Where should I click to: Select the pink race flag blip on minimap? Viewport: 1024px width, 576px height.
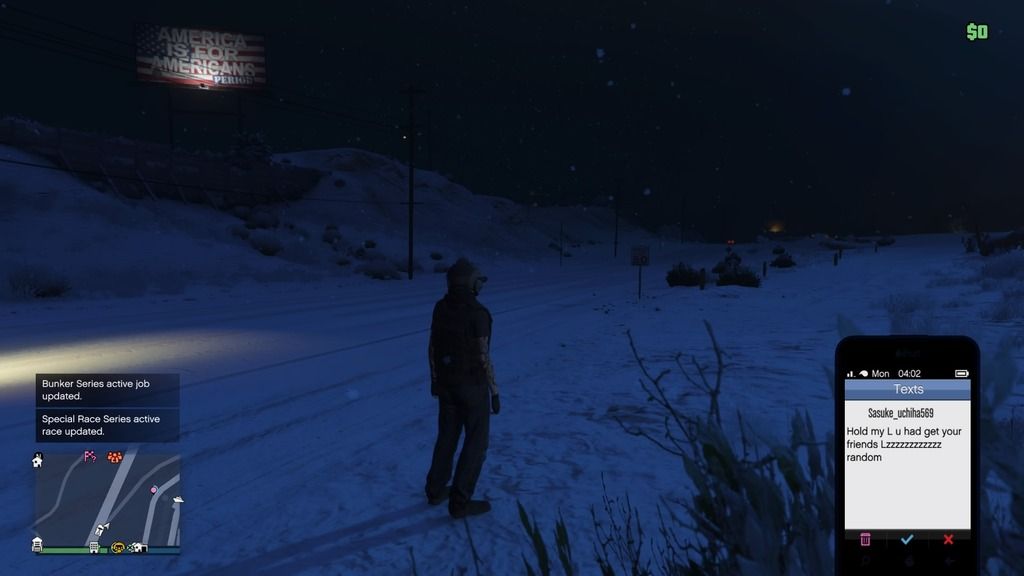pos(90,457)
